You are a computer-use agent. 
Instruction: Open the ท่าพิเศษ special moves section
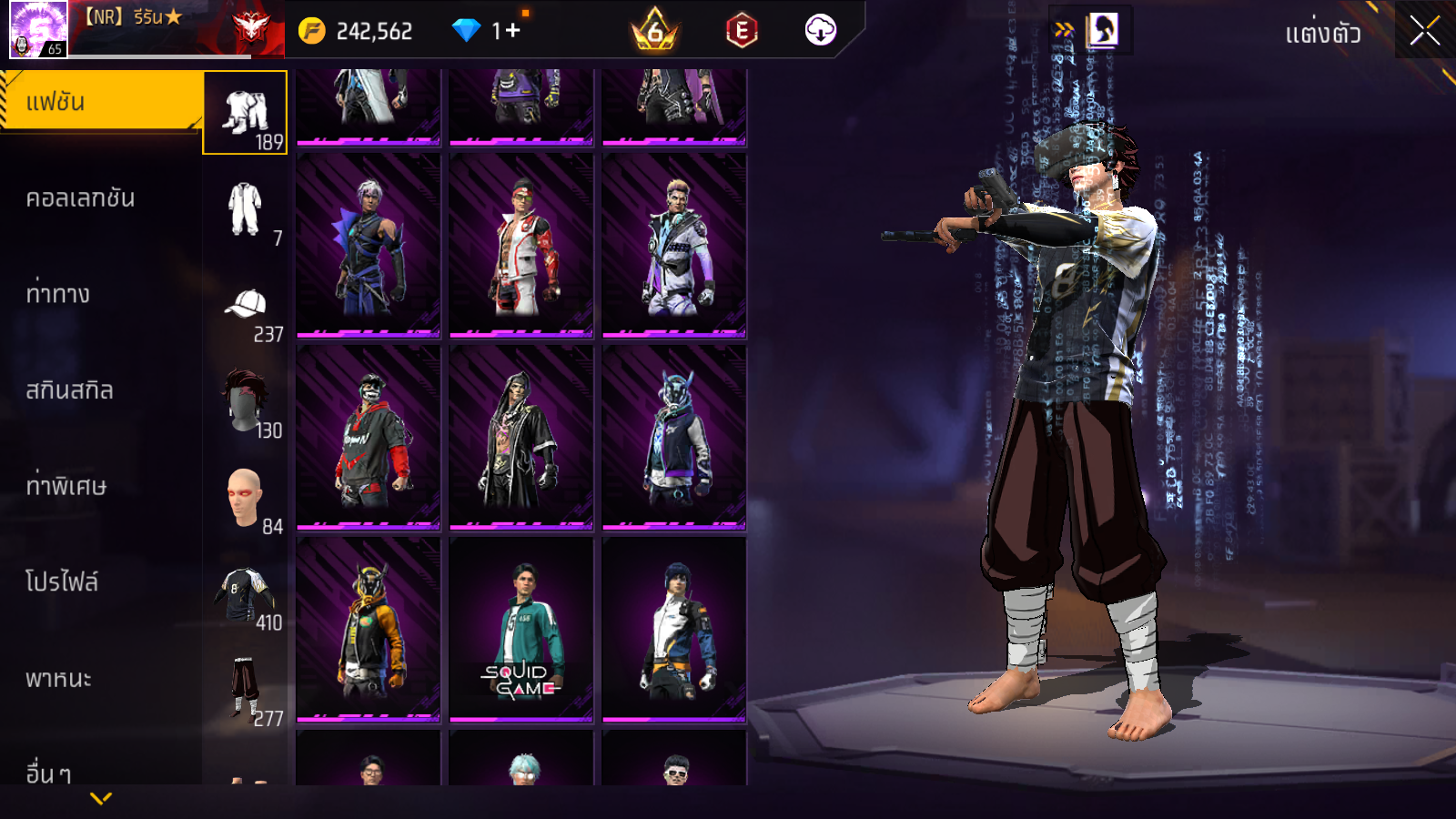tap(66, 486)
